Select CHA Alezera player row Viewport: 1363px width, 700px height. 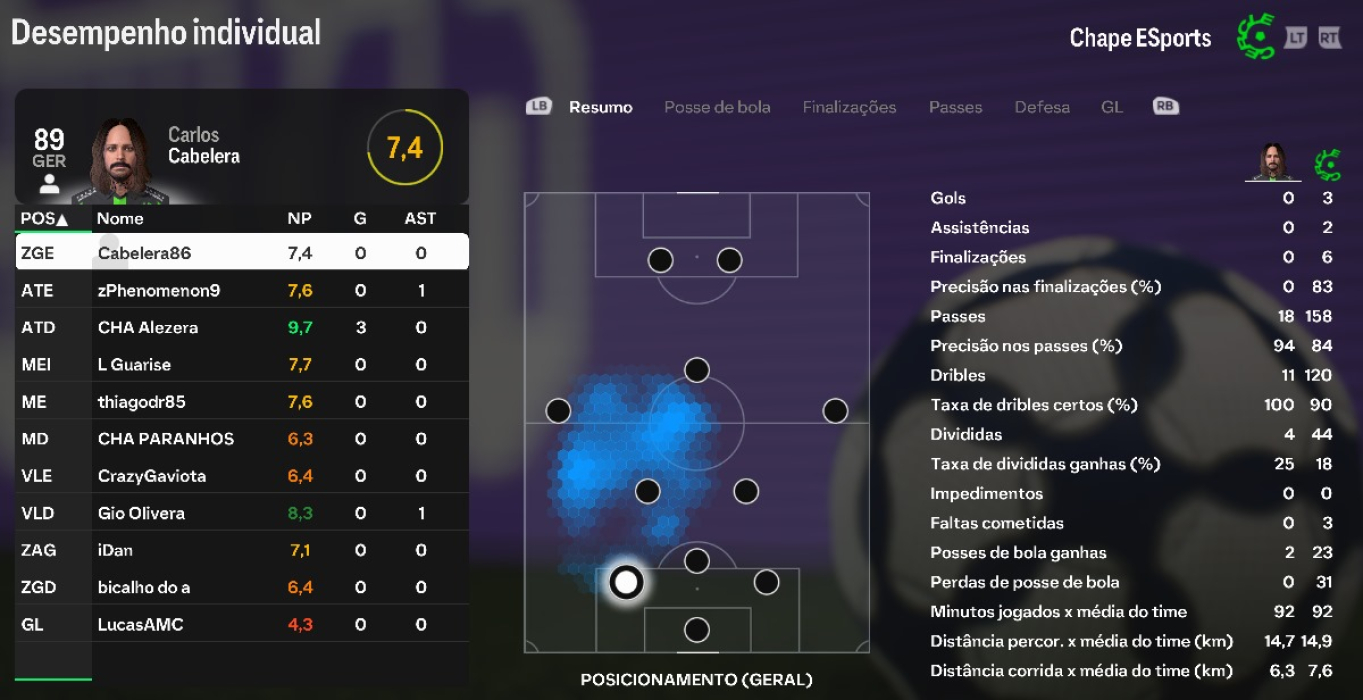coord(242,328)
